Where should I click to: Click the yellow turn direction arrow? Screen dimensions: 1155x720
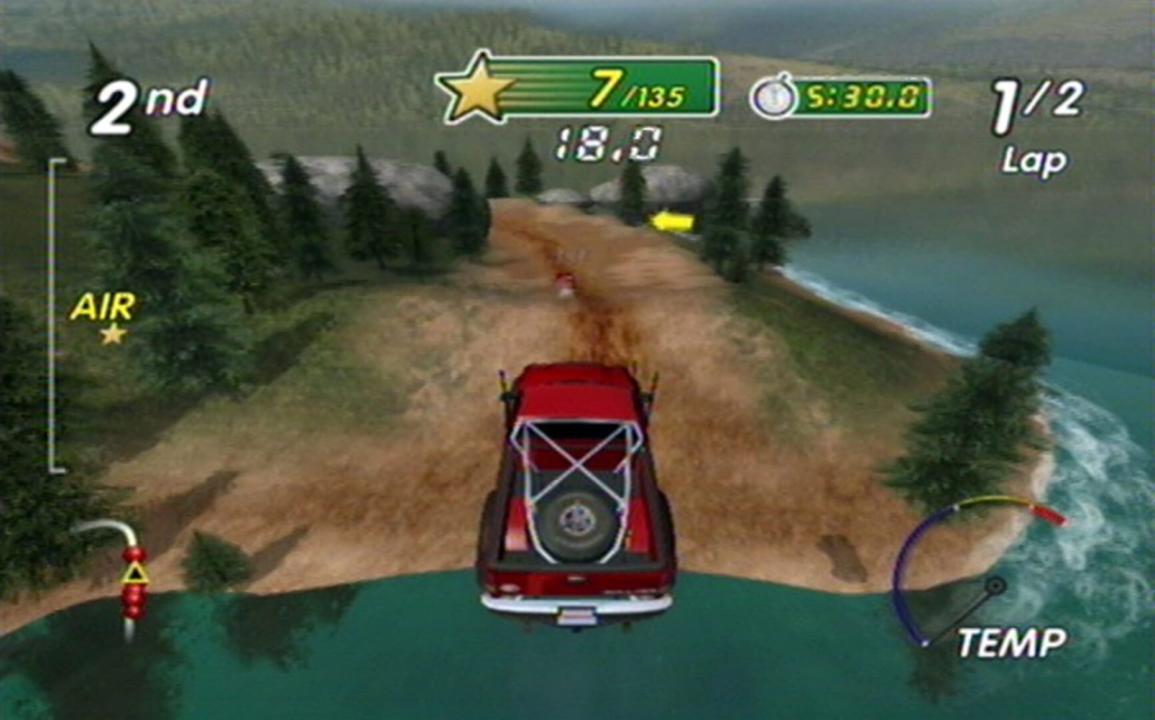(672, 221)
